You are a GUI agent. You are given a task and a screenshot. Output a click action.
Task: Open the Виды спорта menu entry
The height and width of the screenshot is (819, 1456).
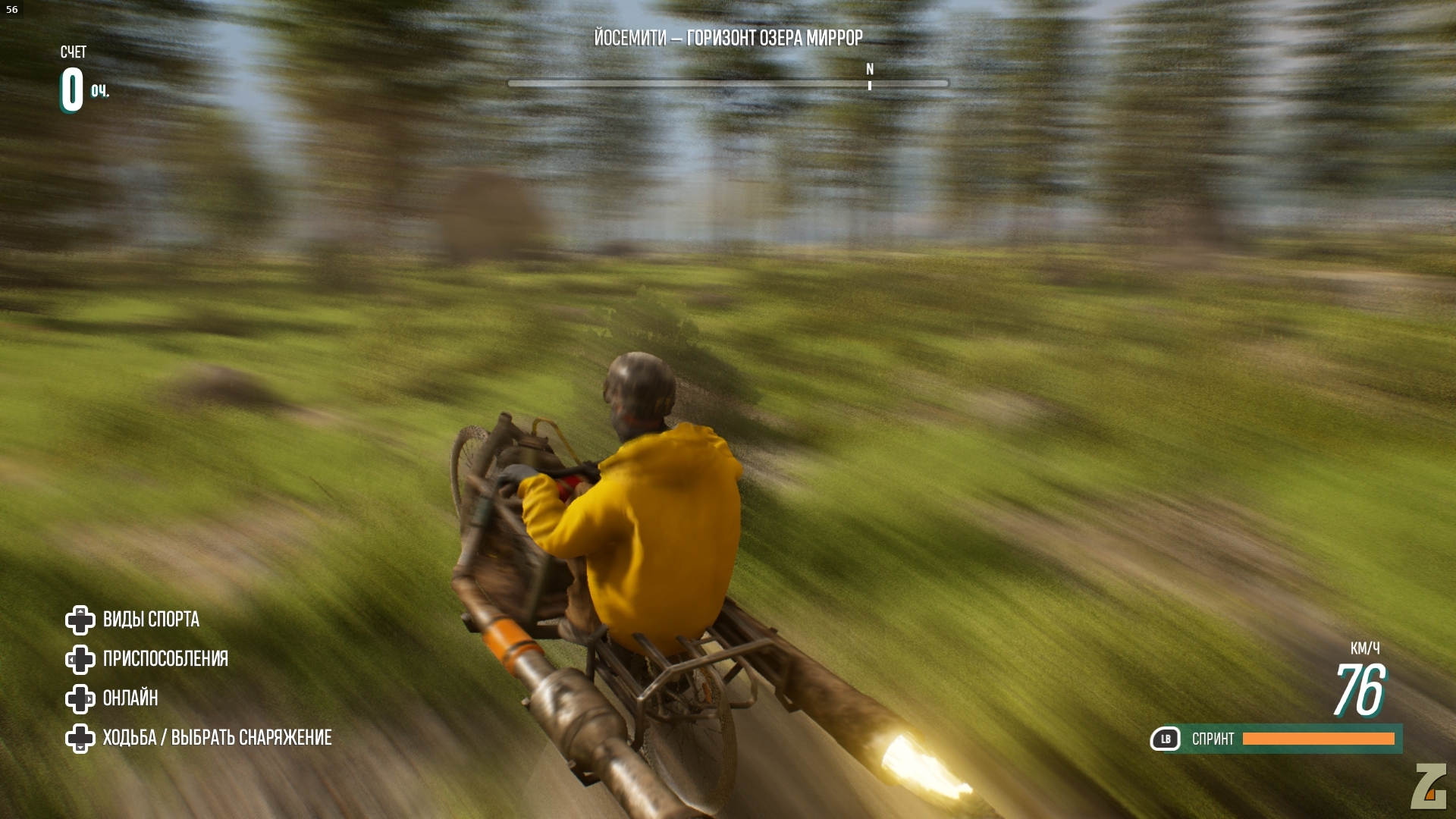(x=151, y=620)
